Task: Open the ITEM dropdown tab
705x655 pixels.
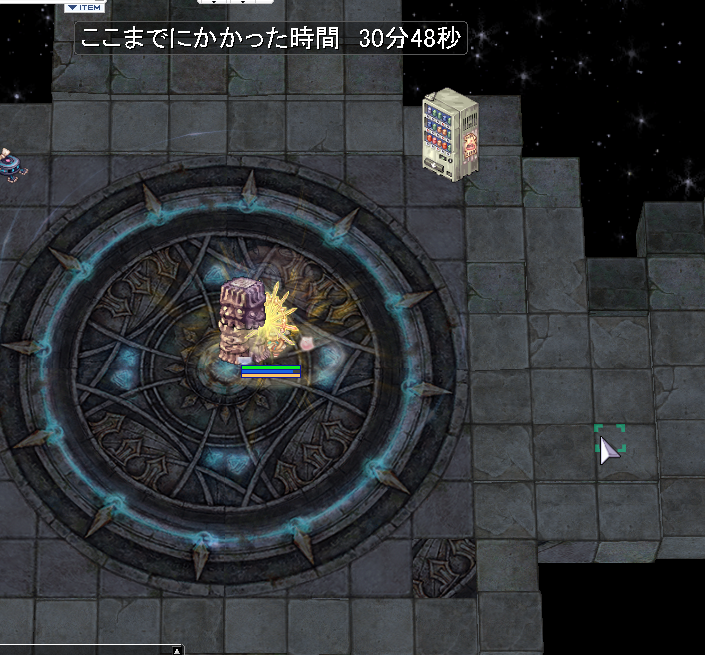Action: (x=85, y=7)
